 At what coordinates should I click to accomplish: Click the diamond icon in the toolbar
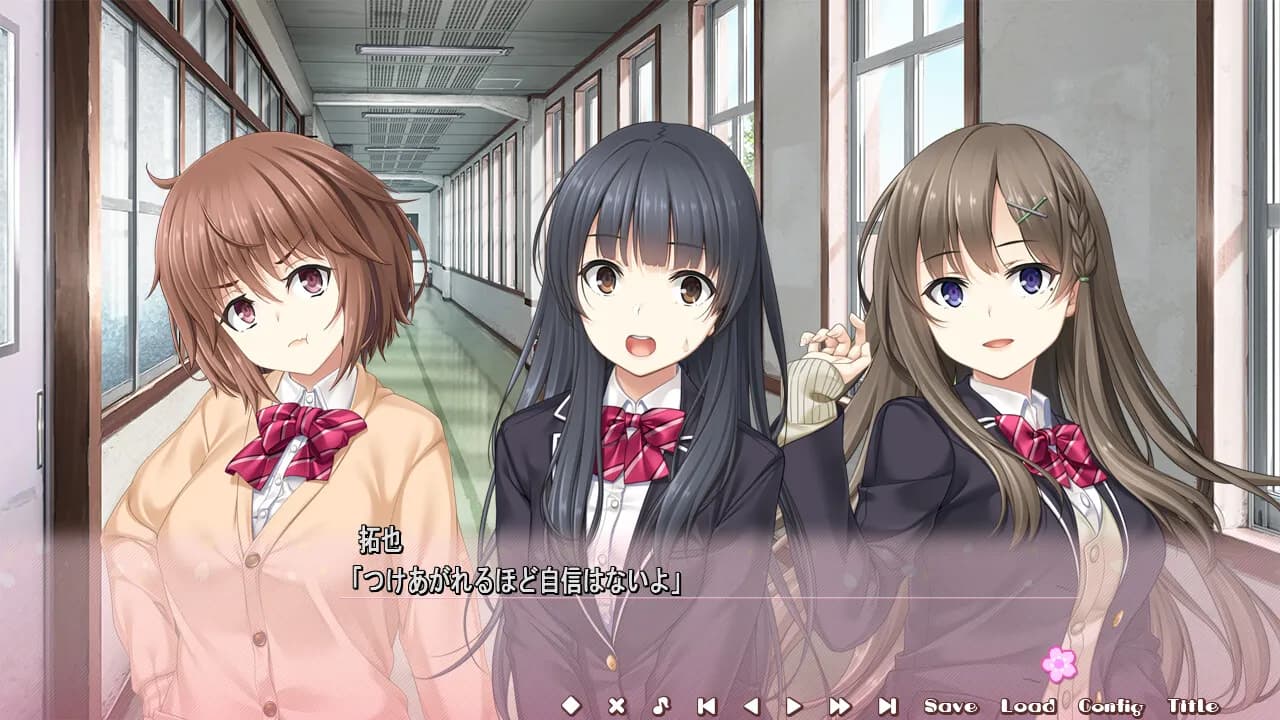click(x=571, y=706)
